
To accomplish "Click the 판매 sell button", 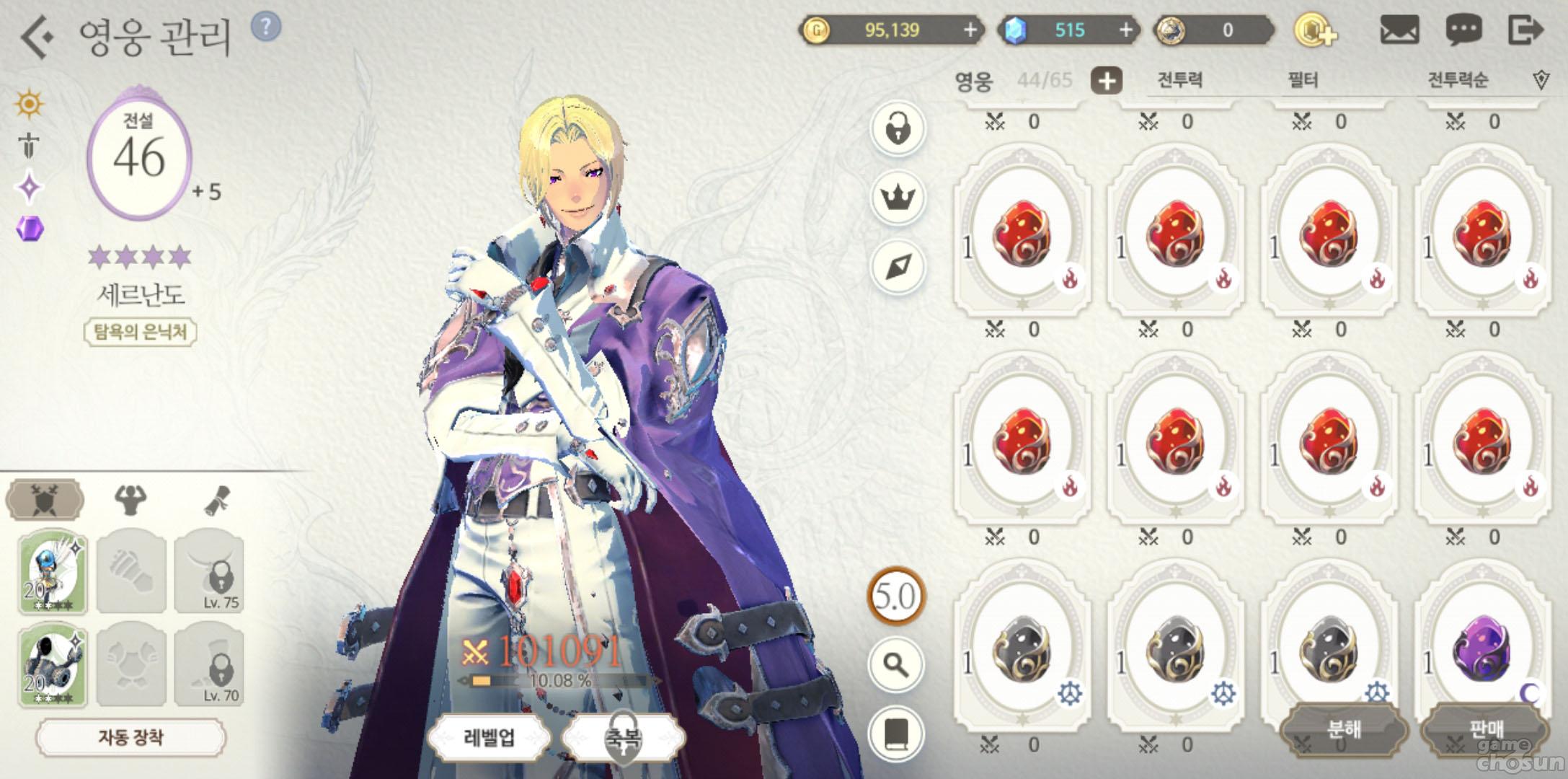I will click(x=1485, y=729).
